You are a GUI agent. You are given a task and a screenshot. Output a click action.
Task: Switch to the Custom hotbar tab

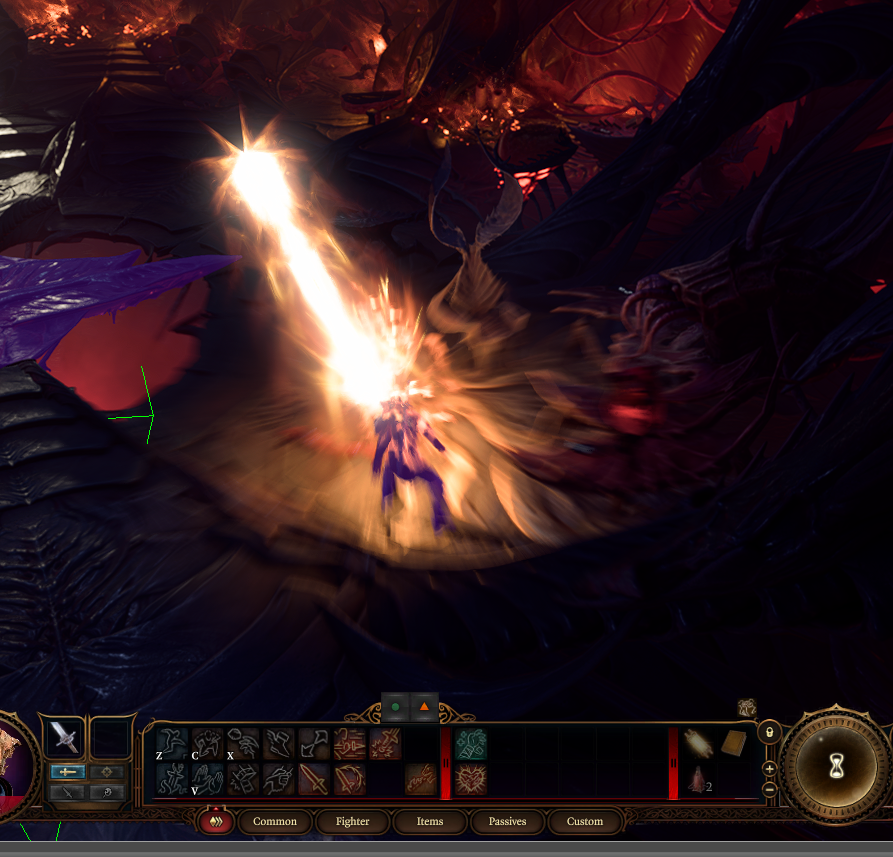(x=585, y=822)
